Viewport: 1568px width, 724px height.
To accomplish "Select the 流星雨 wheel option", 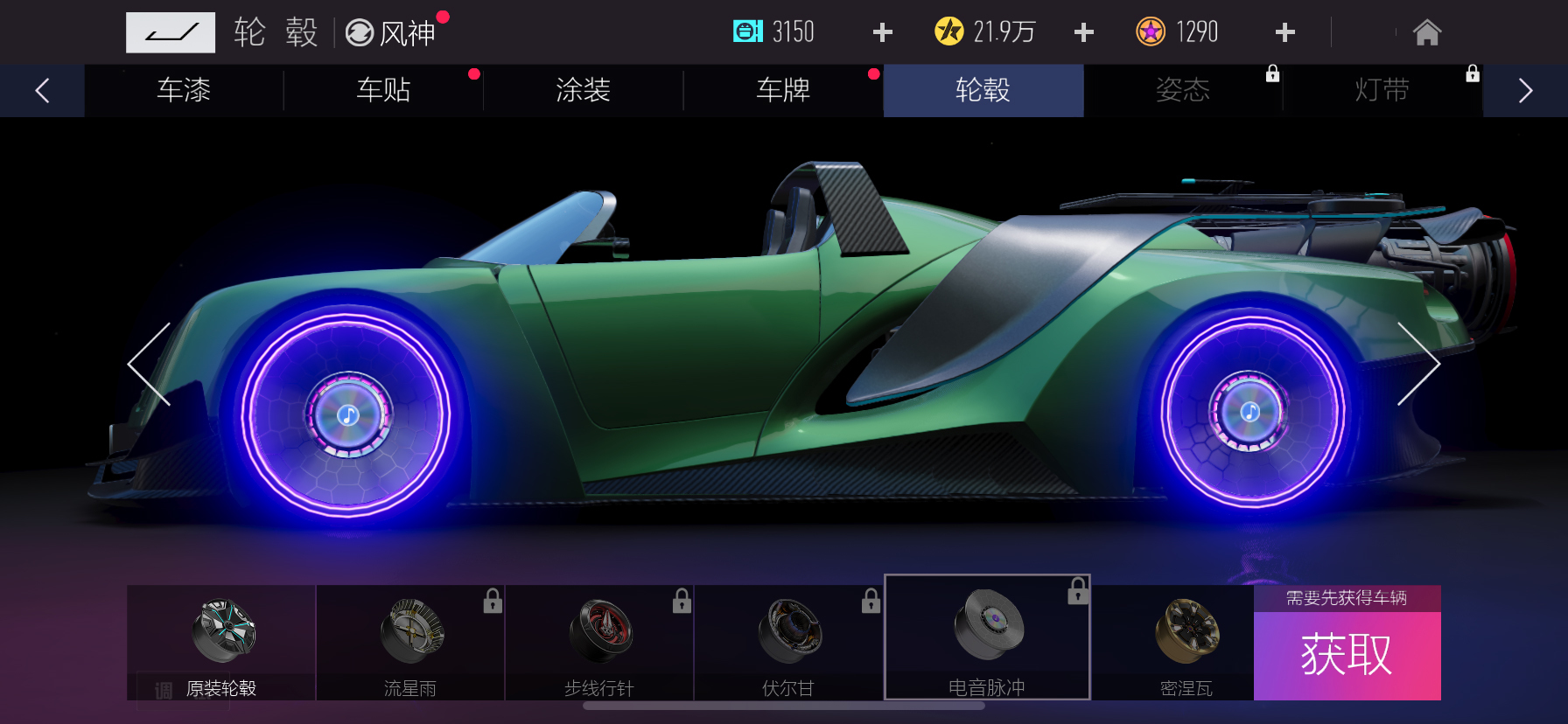I will click(x=410, y=643).
